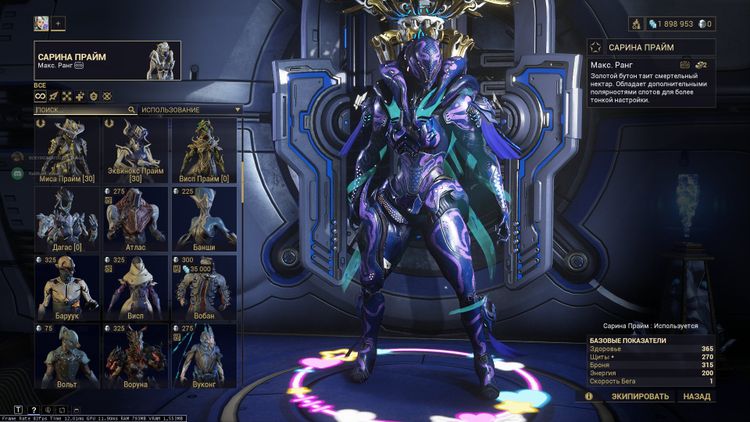Image resolution: width=750 pixels, height=422 pixels.
Task: Add a squad member with the plus button
Action: click(x=58, y=22)
